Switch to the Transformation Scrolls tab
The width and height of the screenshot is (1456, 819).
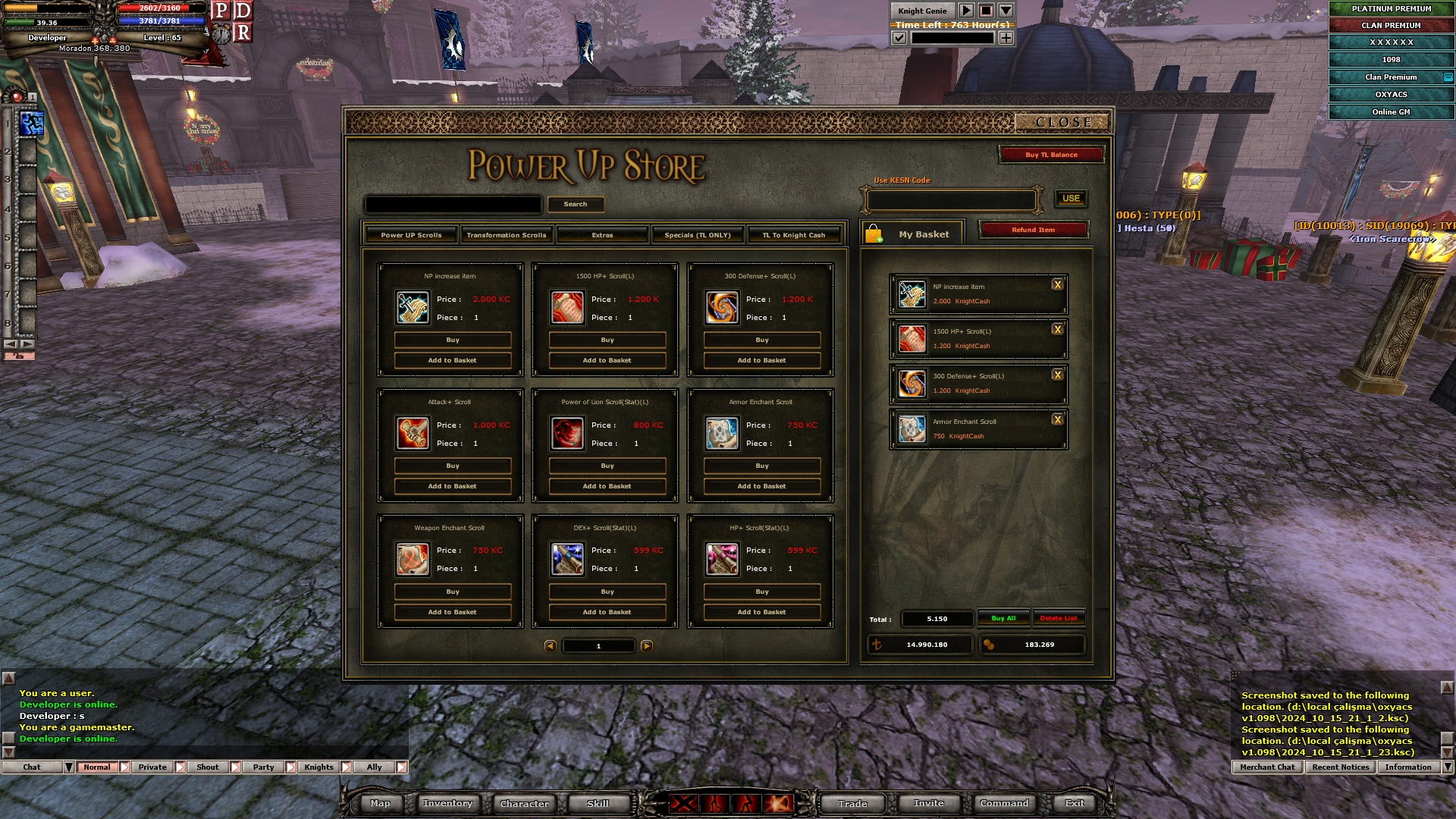506,235
